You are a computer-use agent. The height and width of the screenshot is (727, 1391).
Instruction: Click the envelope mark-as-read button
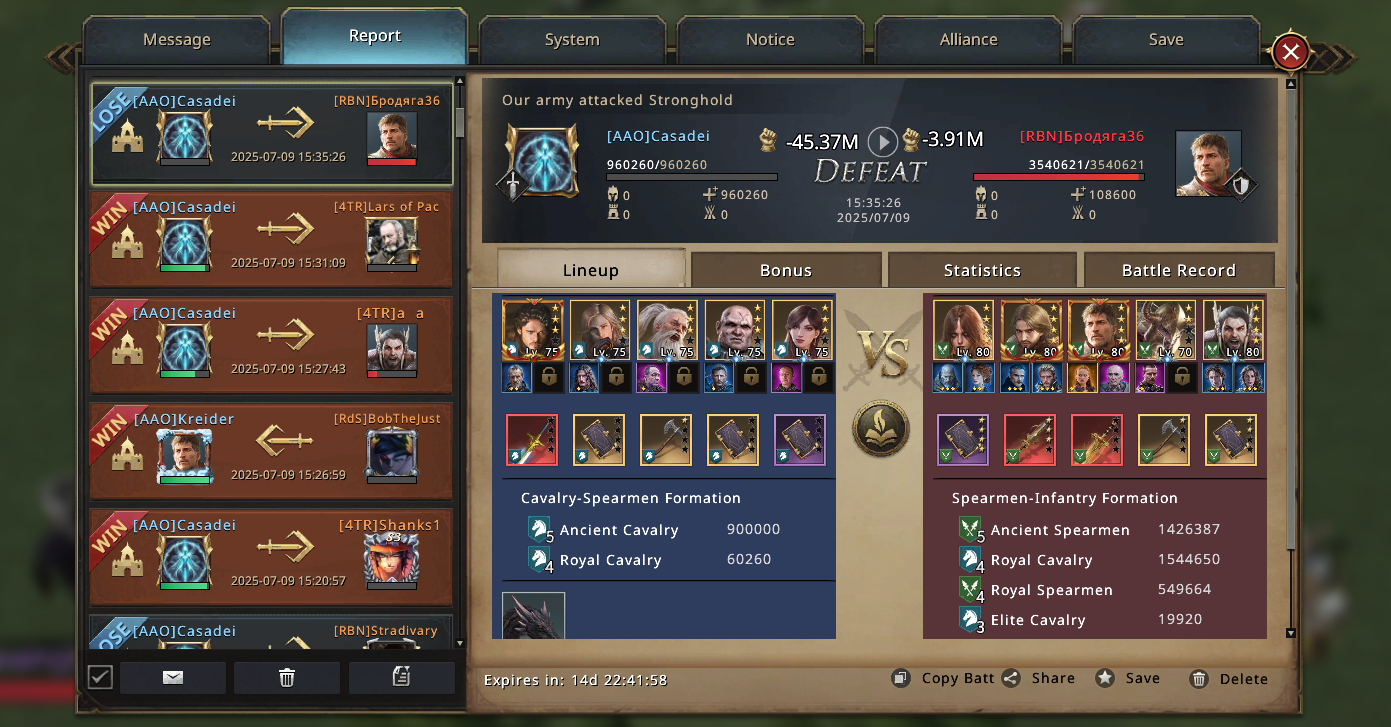173,677
